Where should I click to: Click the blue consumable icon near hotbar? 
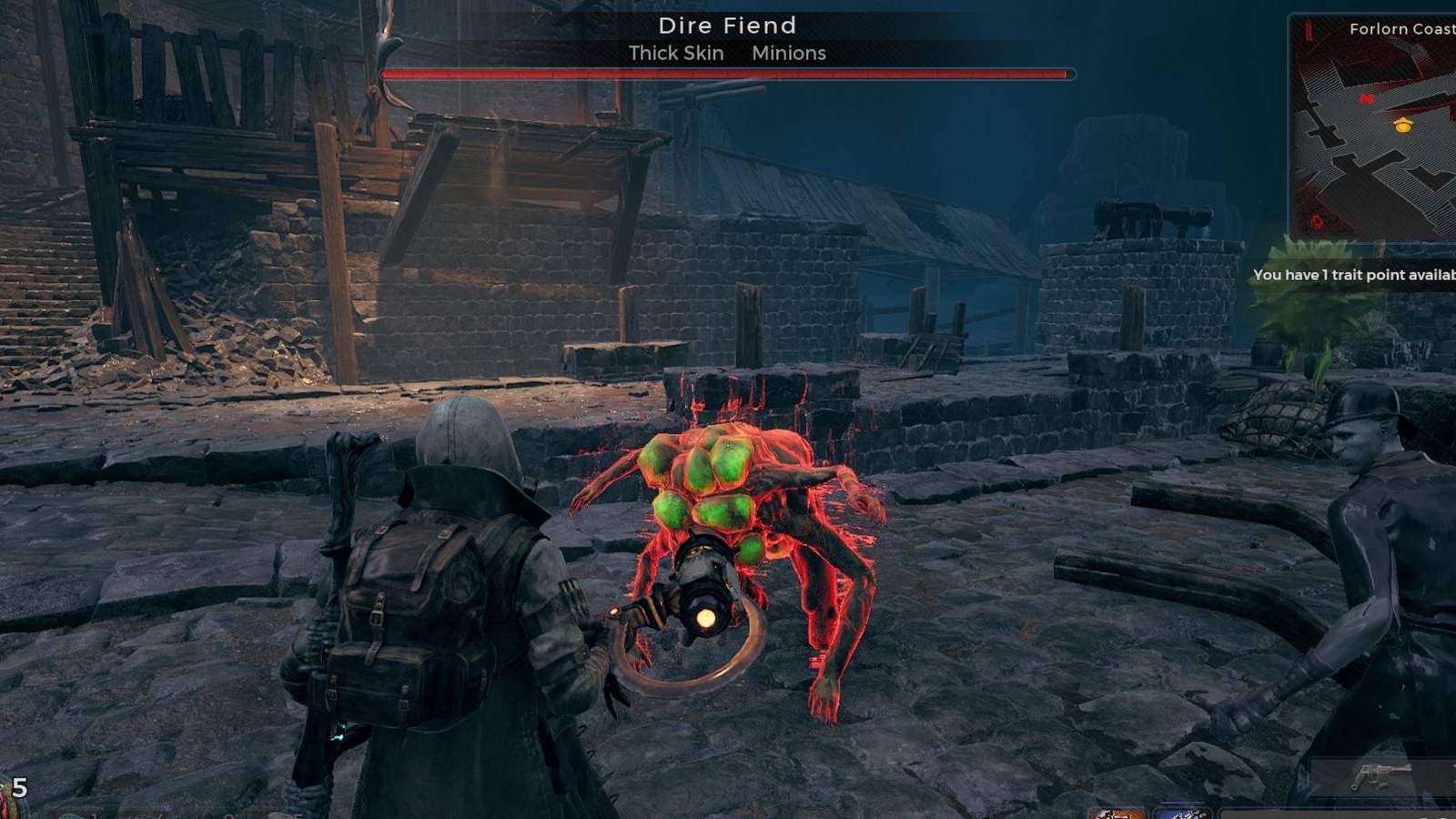tap(1185, 815)
